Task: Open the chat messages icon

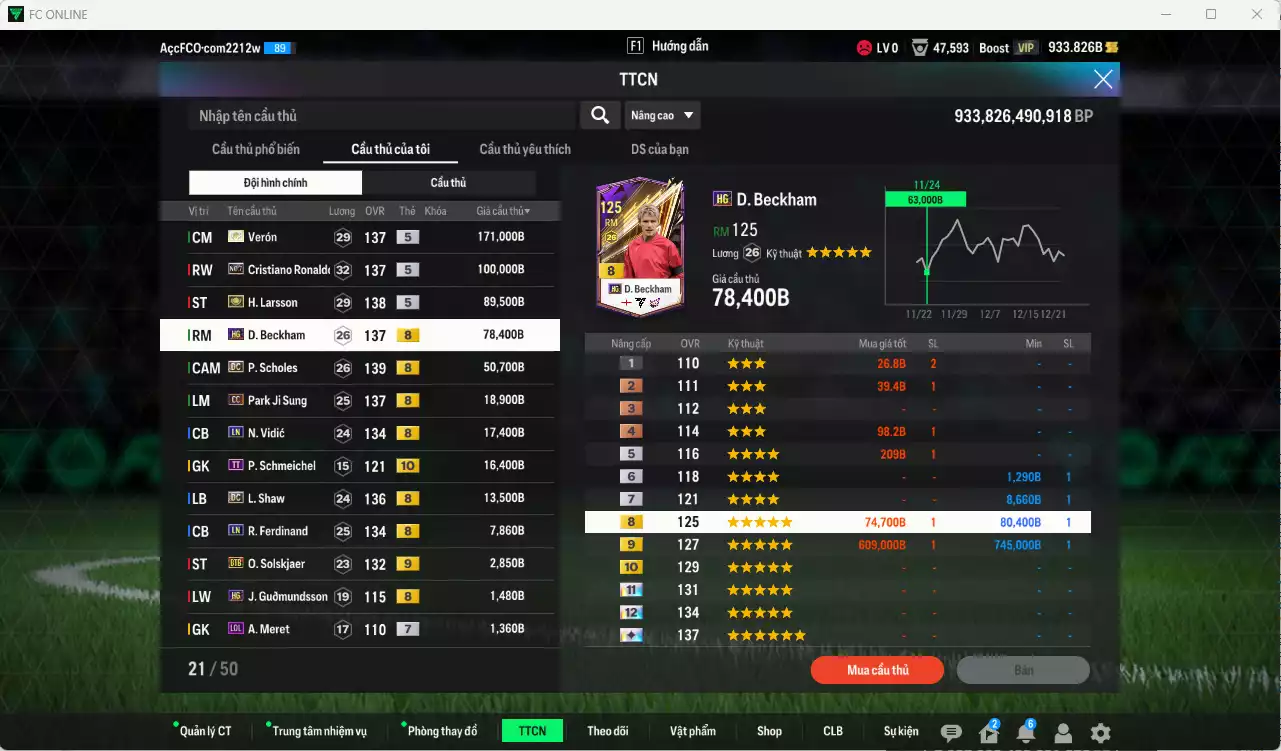Action: (950, 732)
